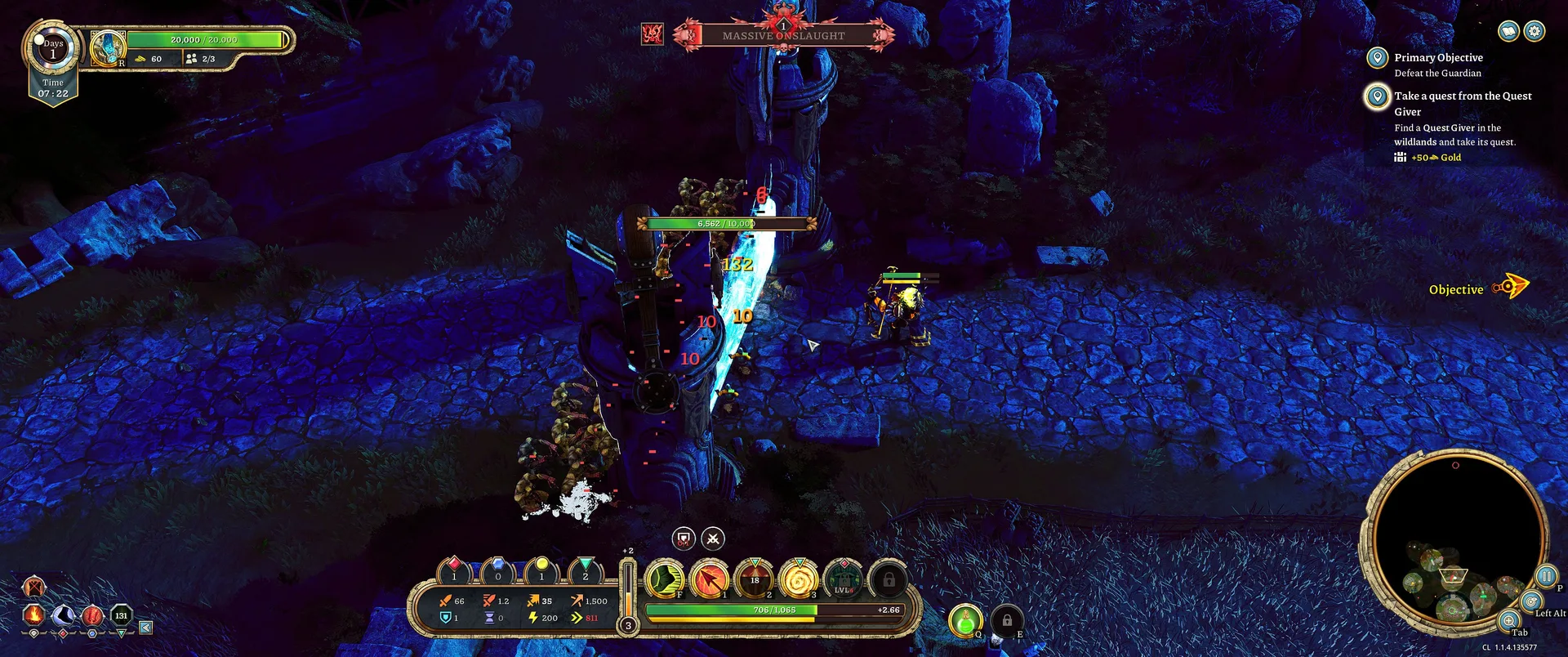Activate the golden swirl ability
Screen dimensions: 1568x657
click(x=799, y=579)
